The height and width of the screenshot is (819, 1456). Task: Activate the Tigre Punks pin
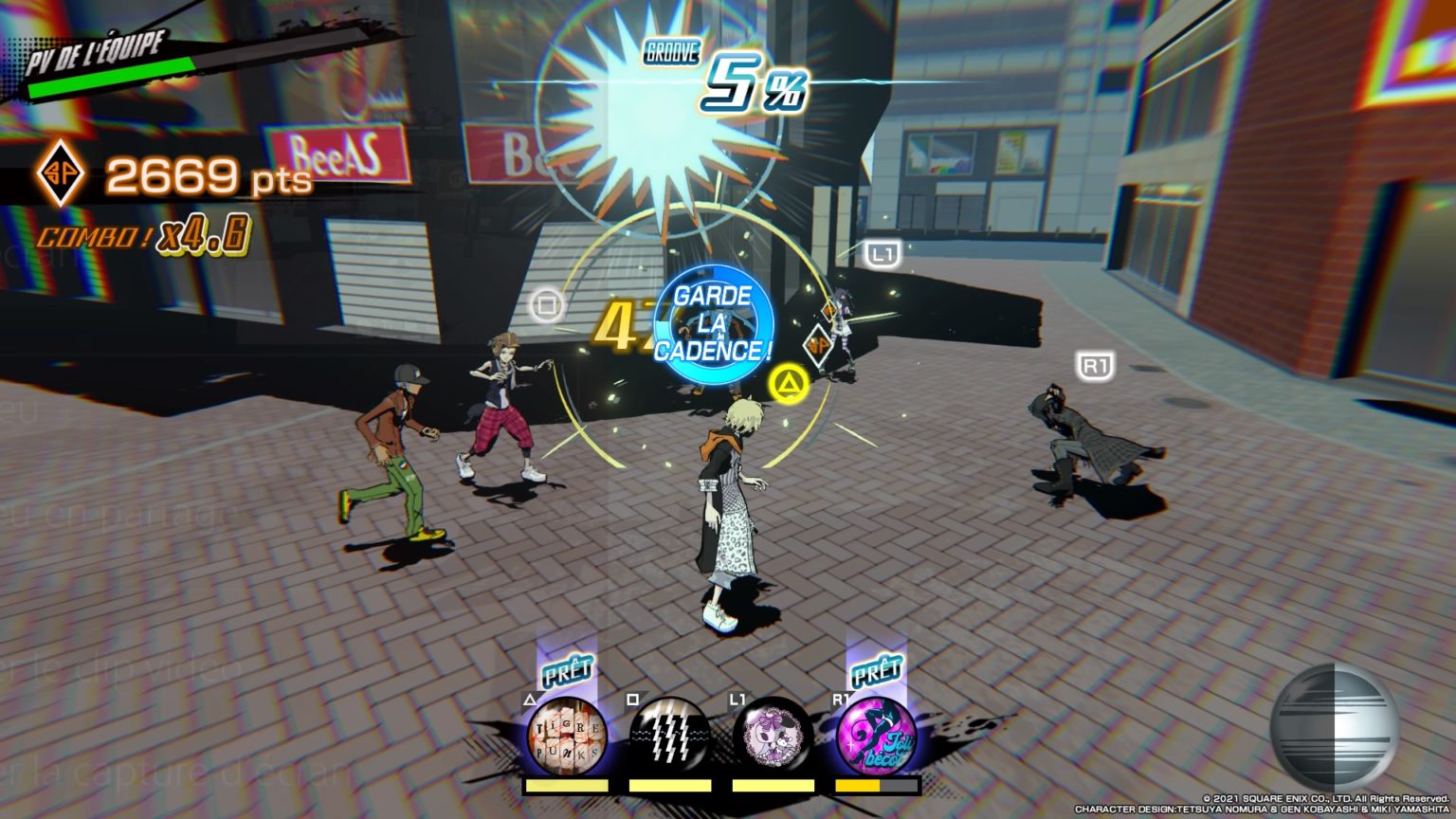pos(567,737)
